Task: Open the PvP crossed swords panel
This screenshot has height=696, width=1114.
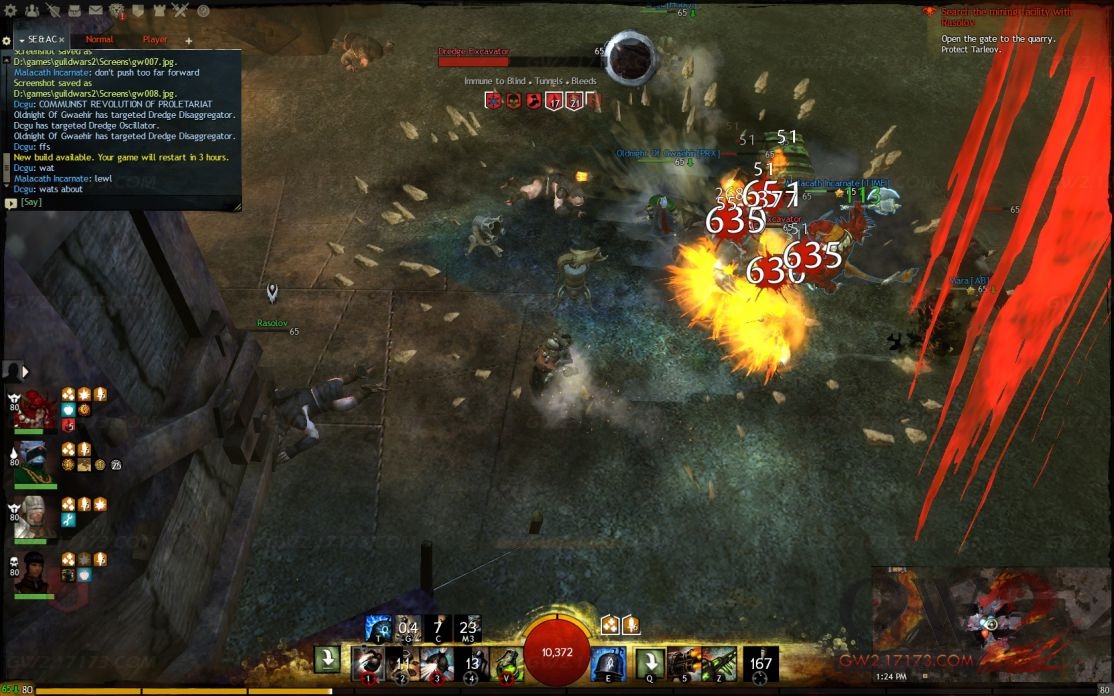Action: 180,11
